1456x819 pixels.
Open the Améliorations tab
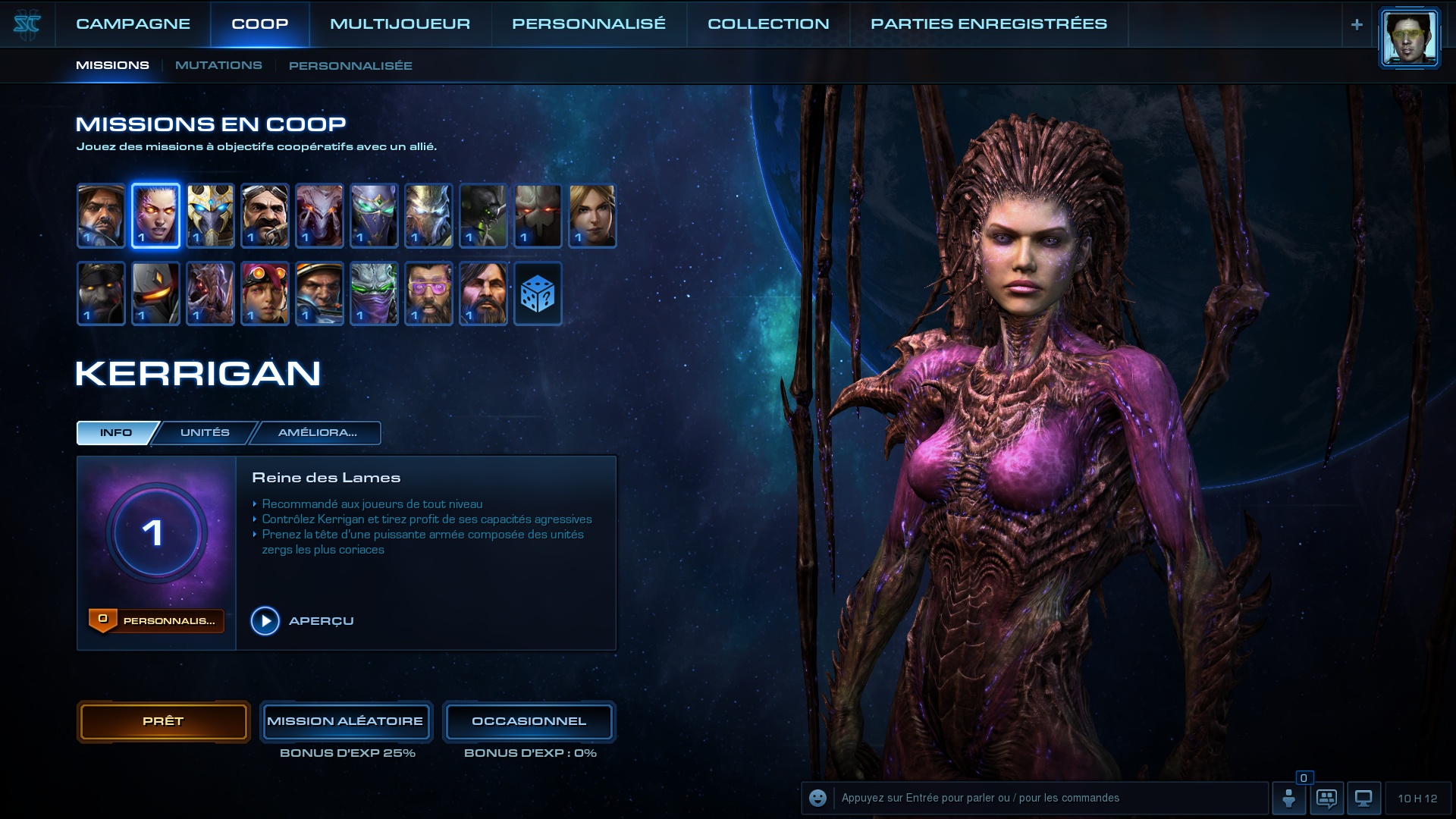pos(317,433)
